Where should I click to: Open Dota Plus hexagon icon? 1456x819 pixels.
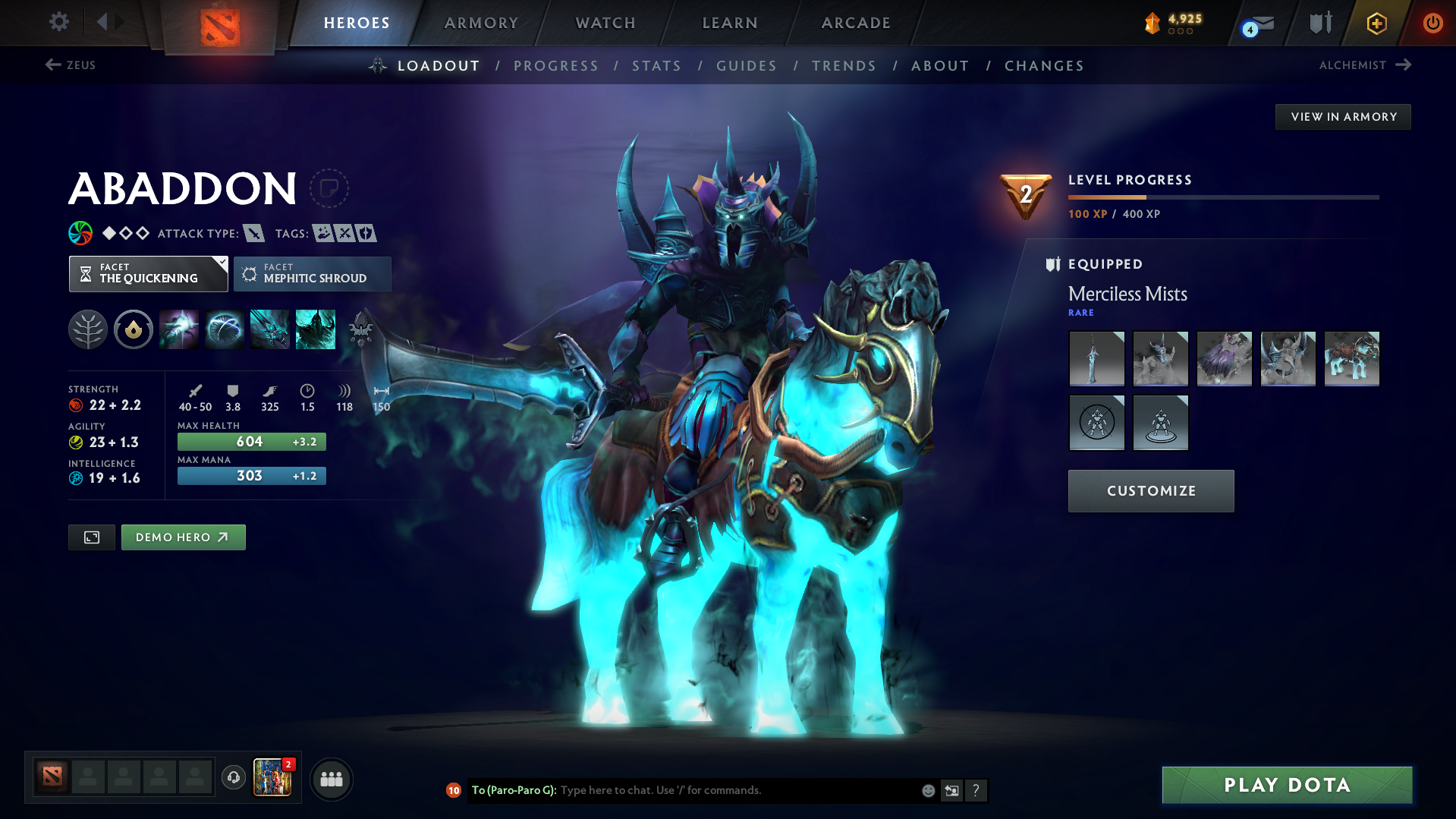pyautogui.click(x=1376, y=23)
